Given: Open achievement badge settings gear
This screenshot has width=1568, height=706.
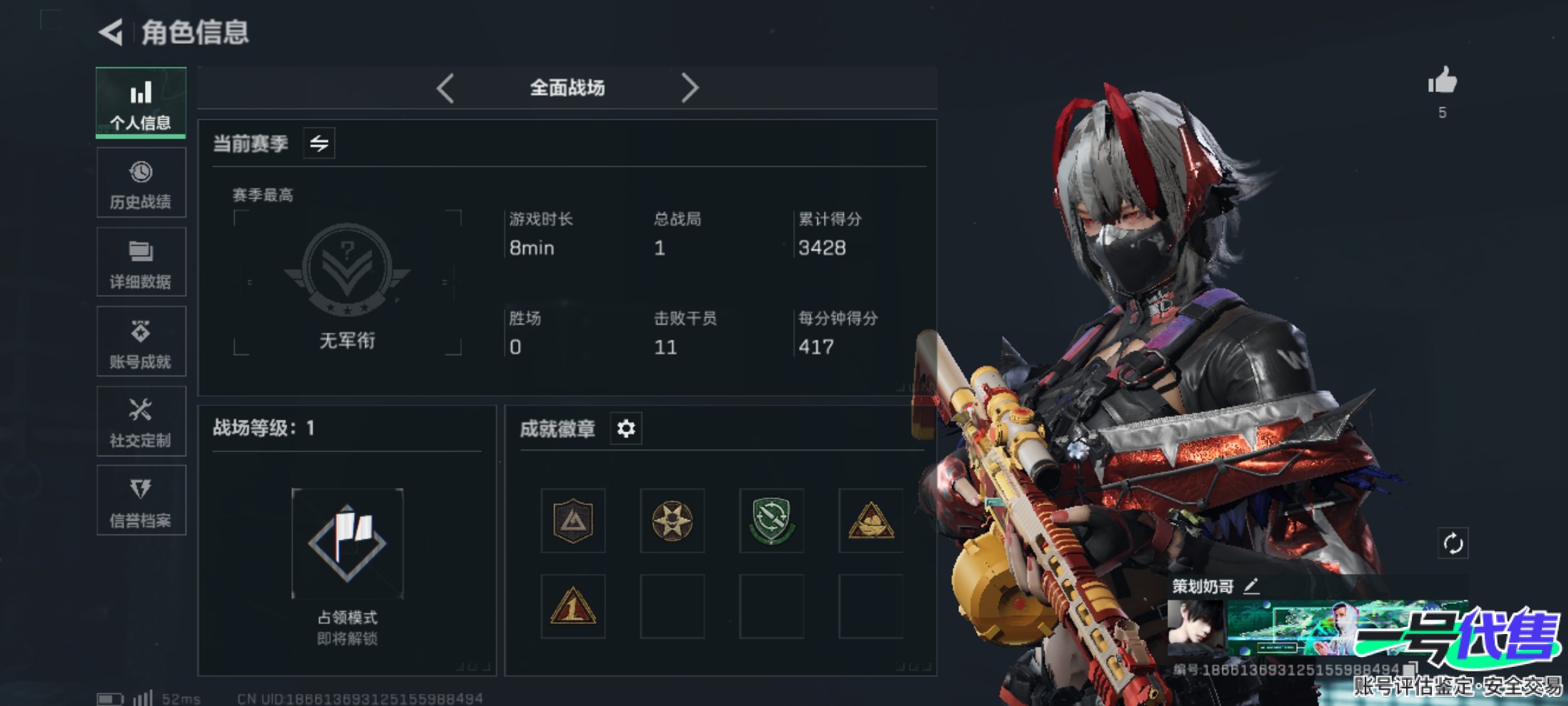Looking at the screenshot, I should point(626,429).
